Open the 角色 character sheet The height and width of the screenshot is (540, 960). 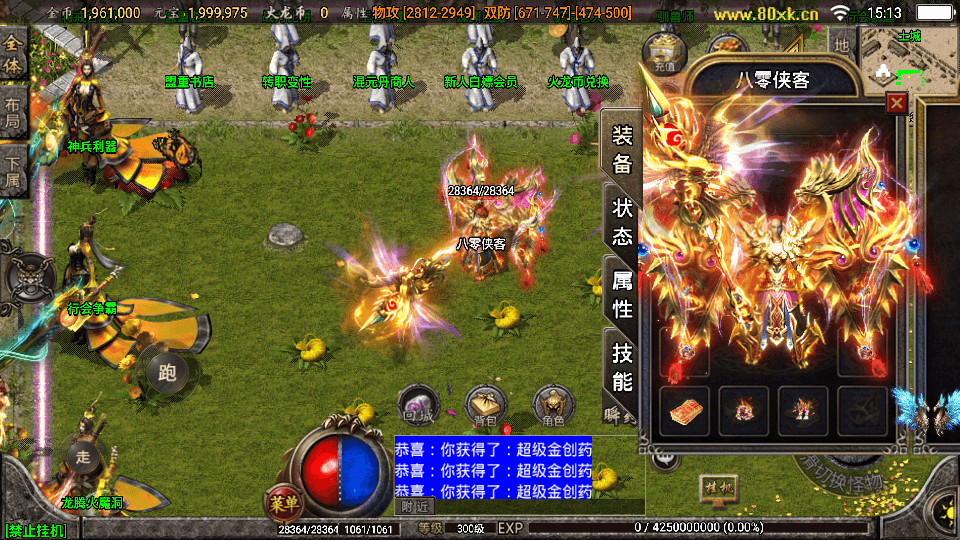tap(553, 405)
